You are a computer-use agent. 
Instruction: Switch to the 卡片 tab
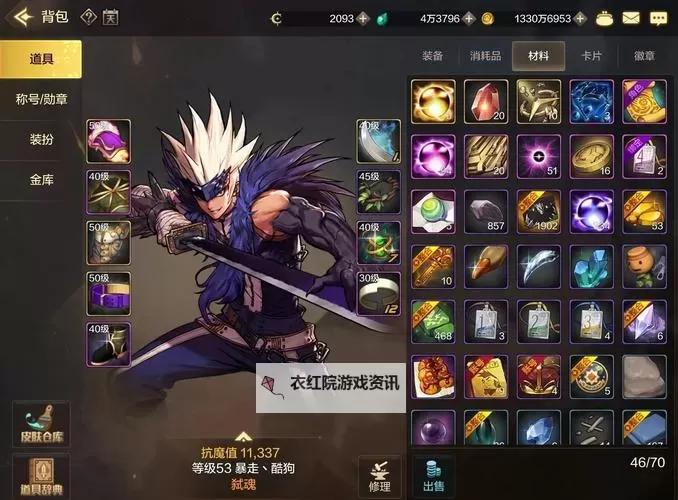click(592, 57)
